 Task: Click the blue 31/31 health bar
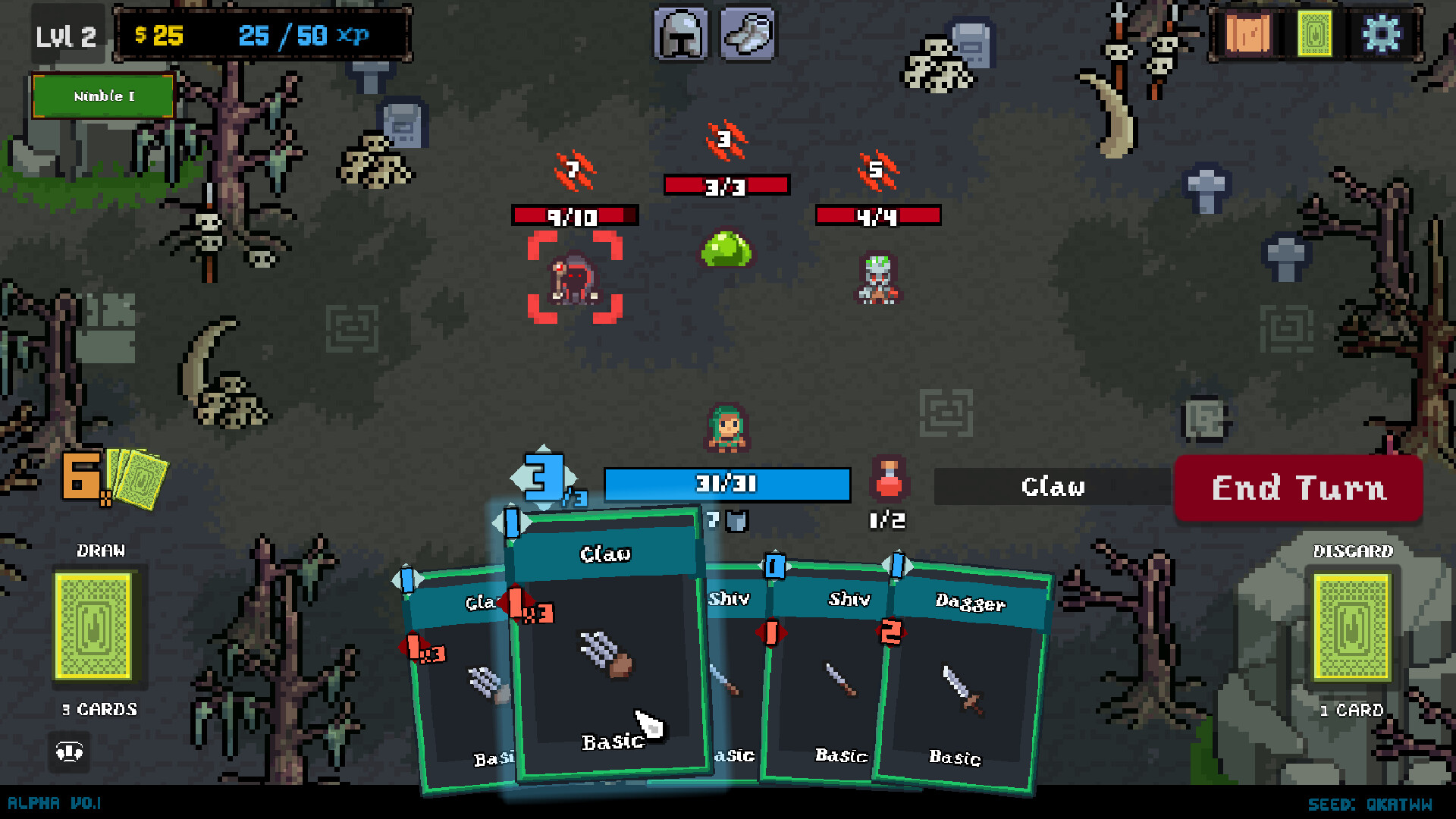[726, 485]
